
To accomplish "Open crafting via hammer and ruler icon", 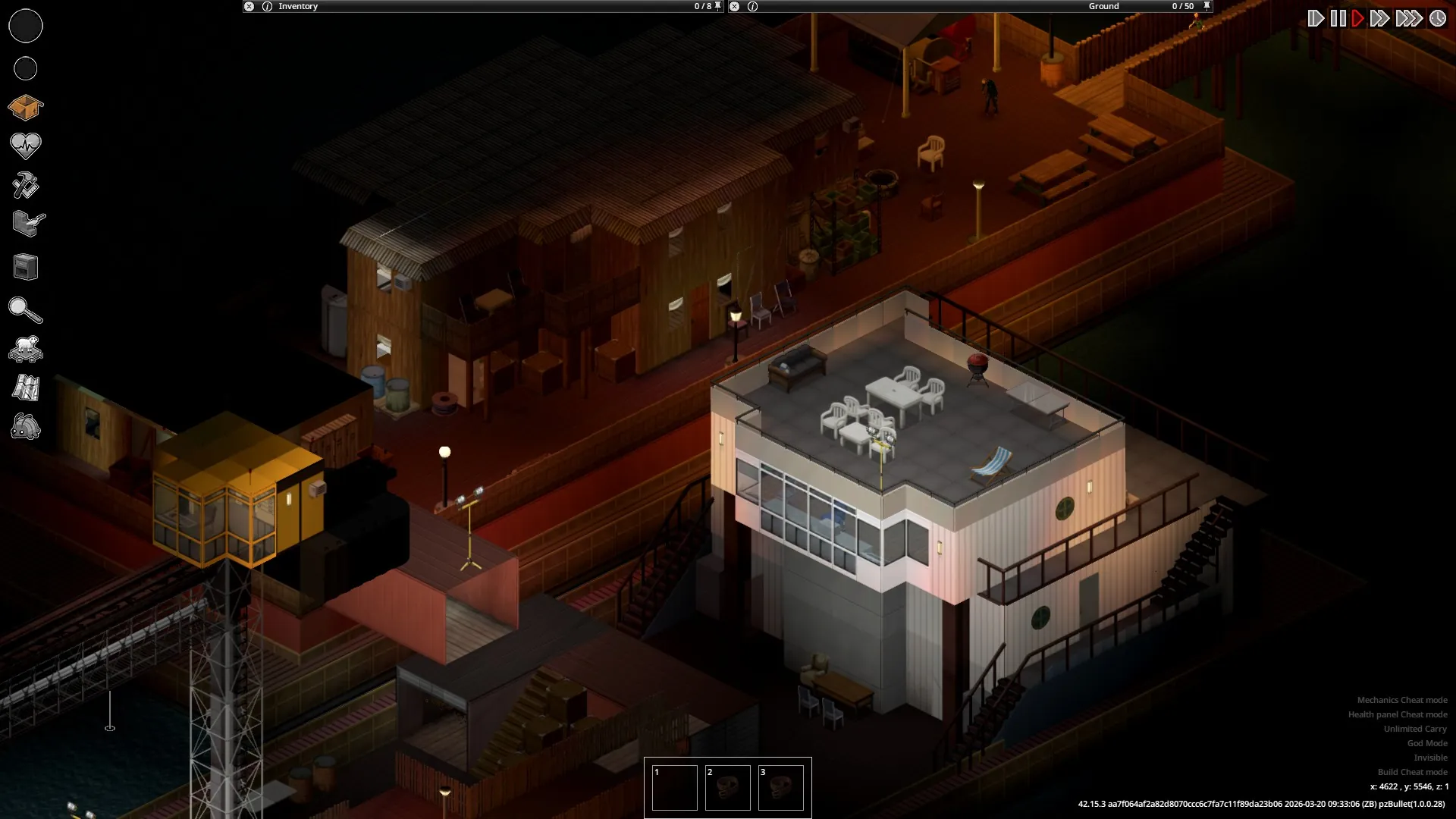I will pos(26,185).
